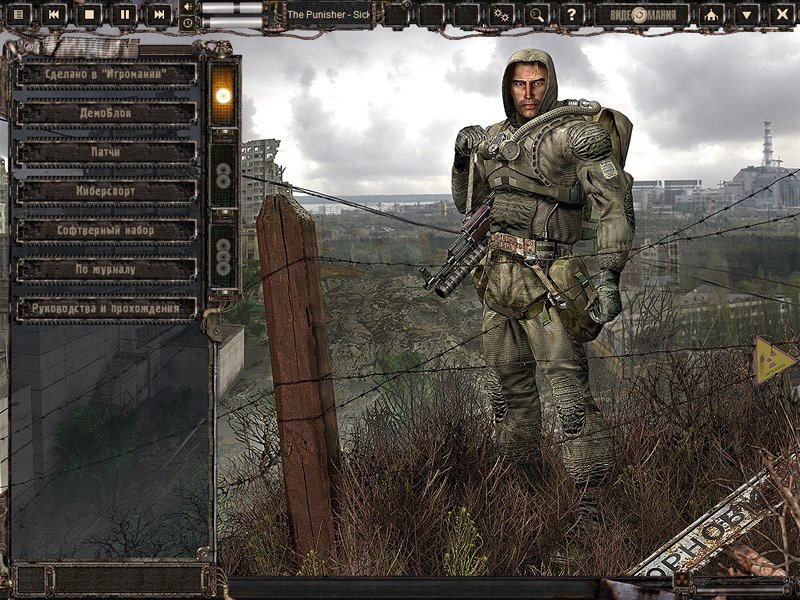The height and width of the screenshot is (600, 800).
Task: Select the ДемоБлок menu entry
Action: click(x=107, y=113)
